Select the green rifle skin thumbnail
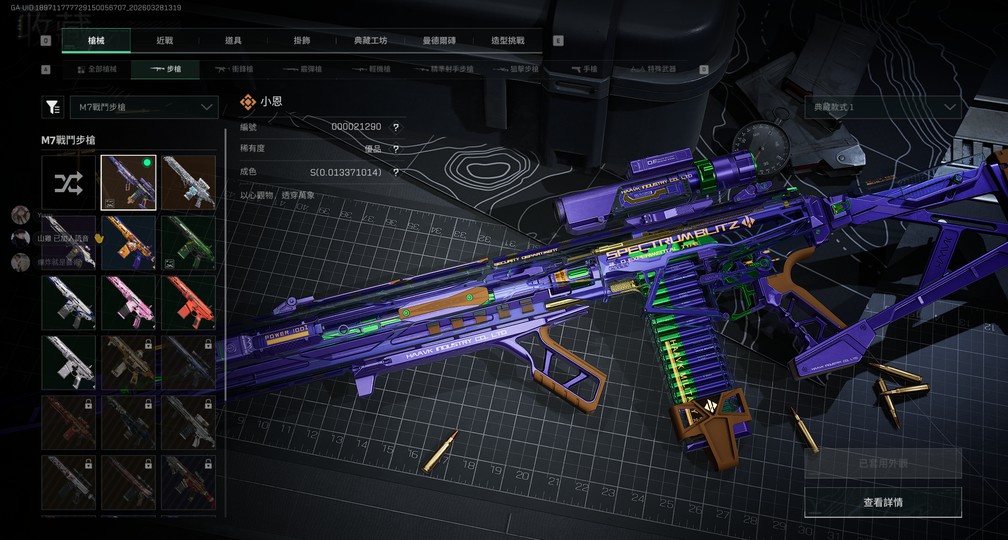 (x=188, y=242)
